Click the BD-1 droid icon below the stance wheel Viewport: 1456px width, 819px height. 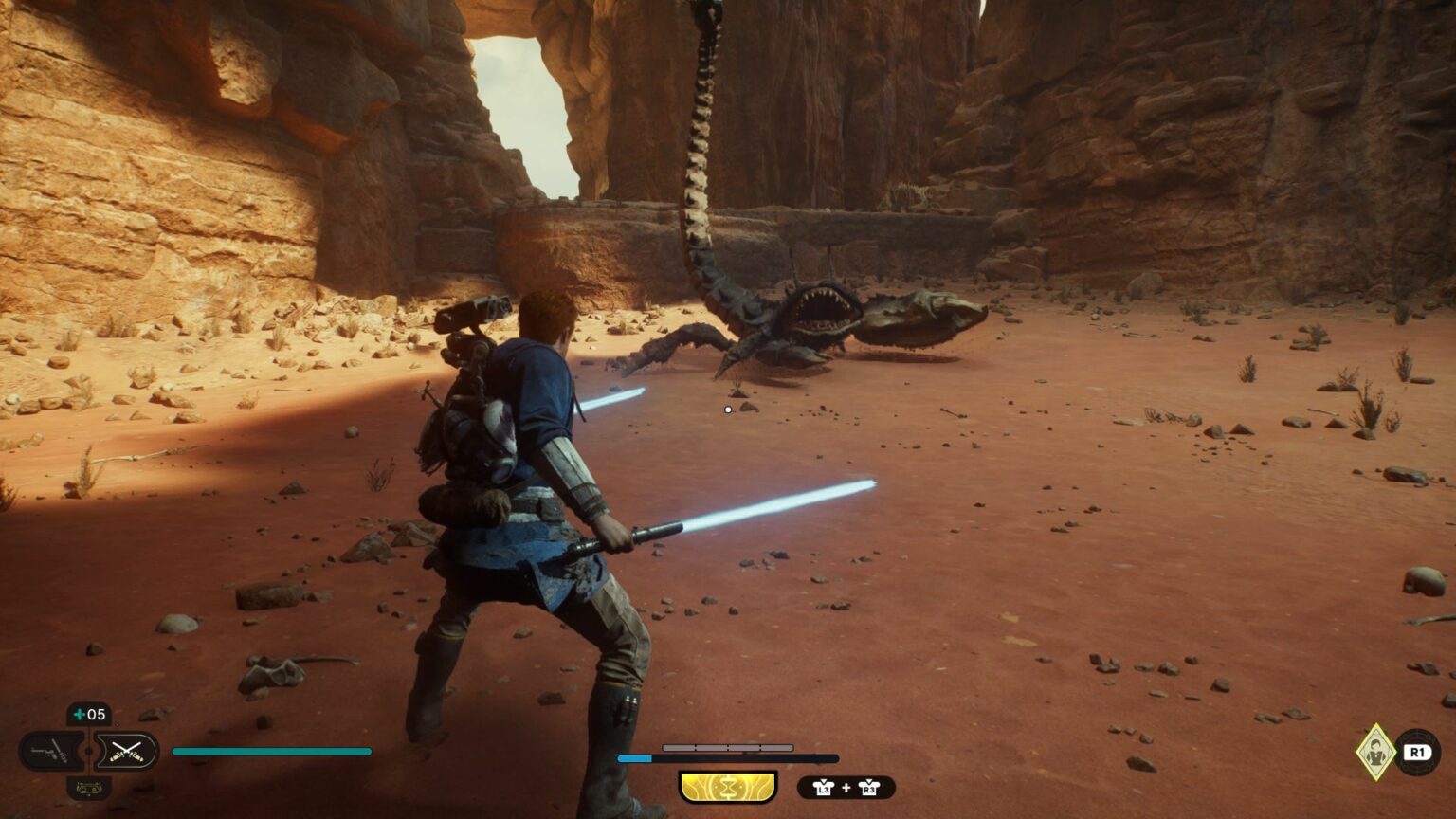coord(89,789)
